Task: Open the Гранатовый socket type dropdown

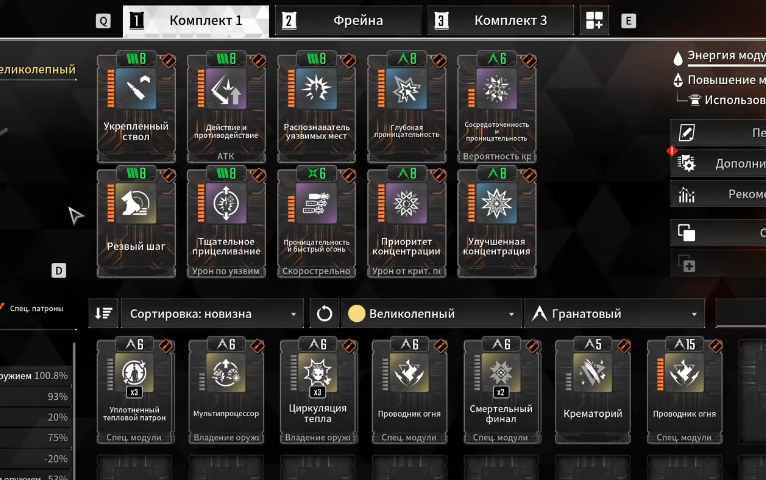Action: pos(614,313)
